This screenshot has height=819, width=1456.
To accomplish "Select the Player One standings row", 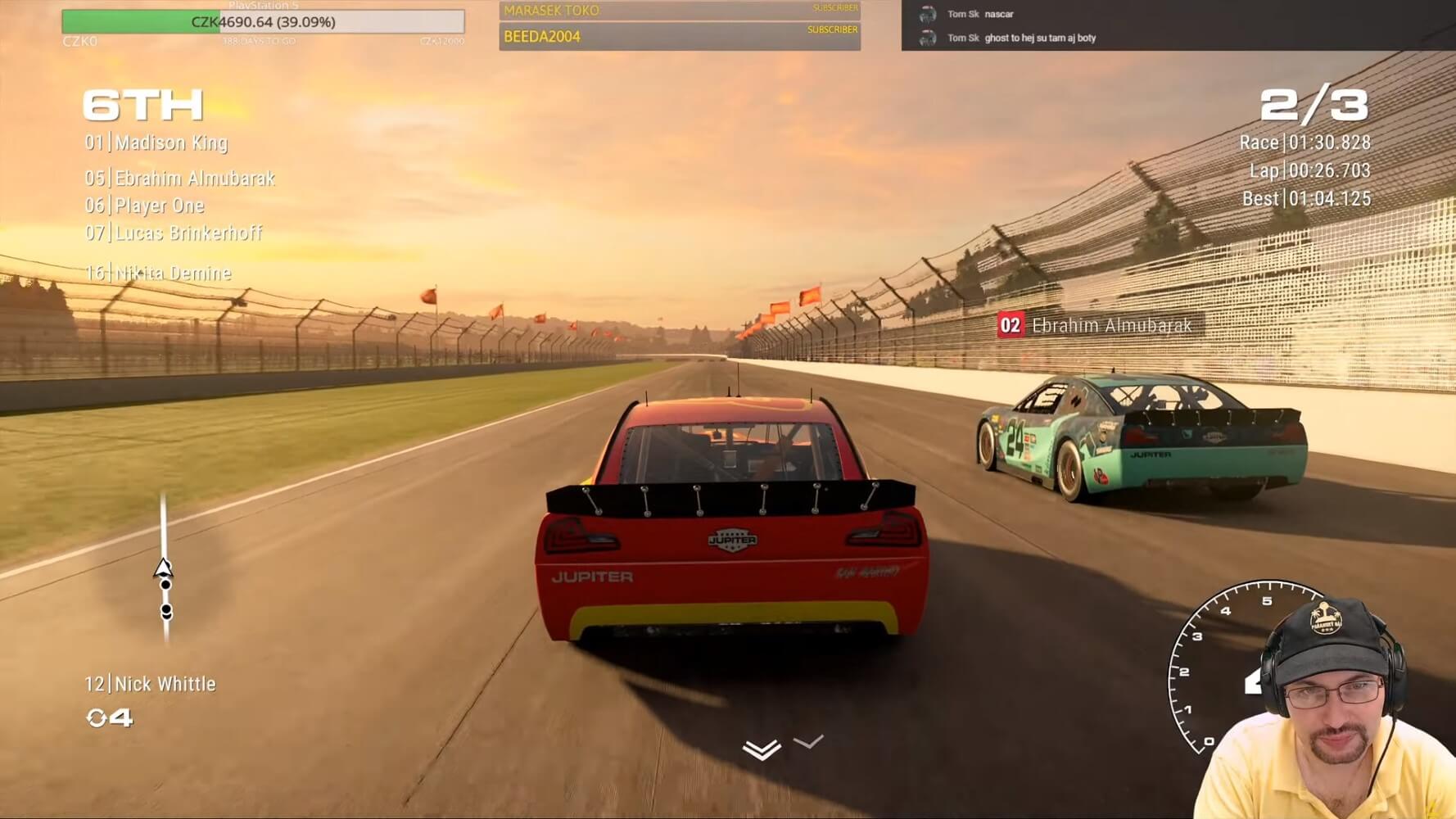I will pyautogui.click(x=145, y=206).
